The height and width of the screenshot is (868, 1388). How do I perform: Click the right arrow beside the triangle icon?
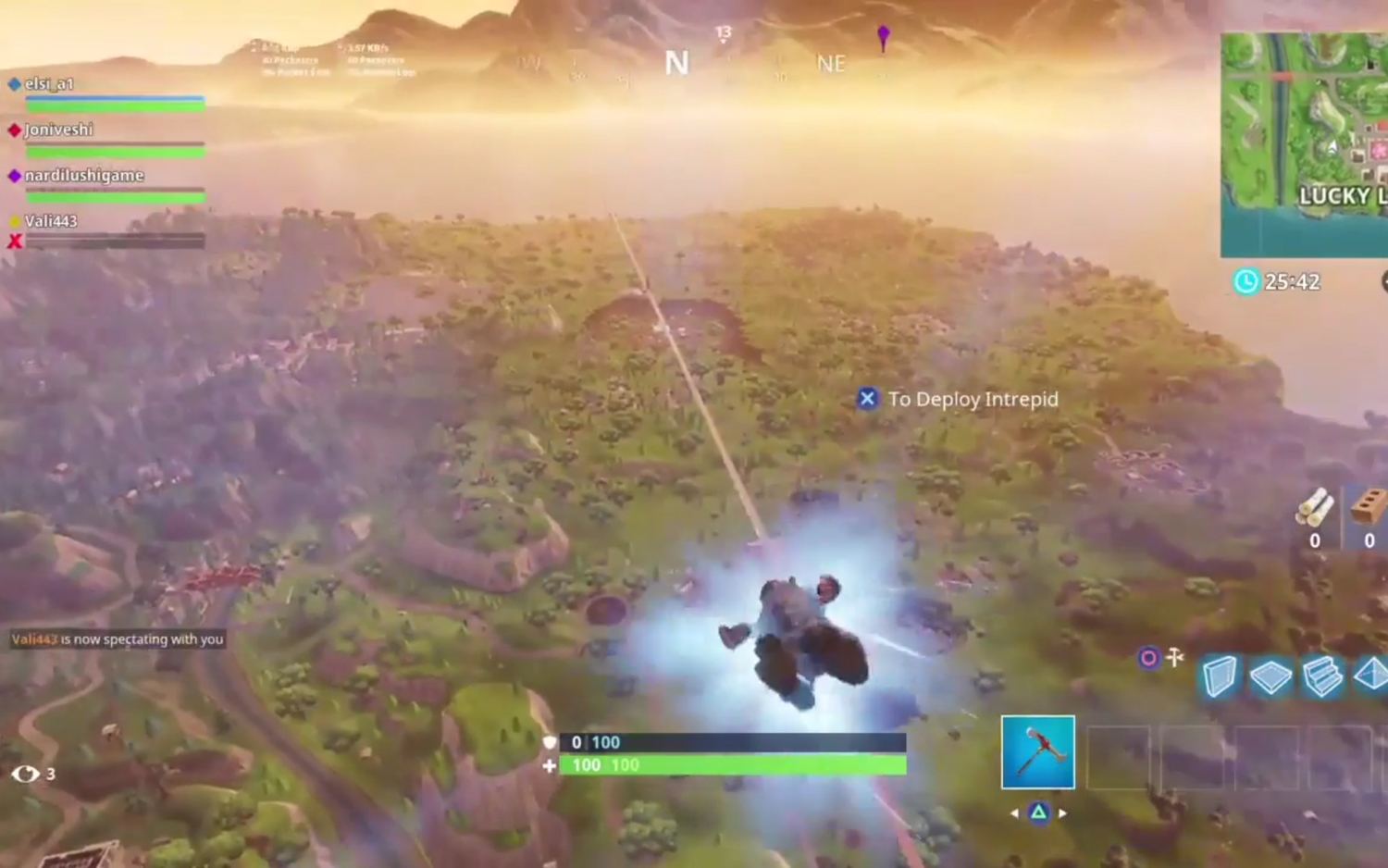click(1062, 812)
